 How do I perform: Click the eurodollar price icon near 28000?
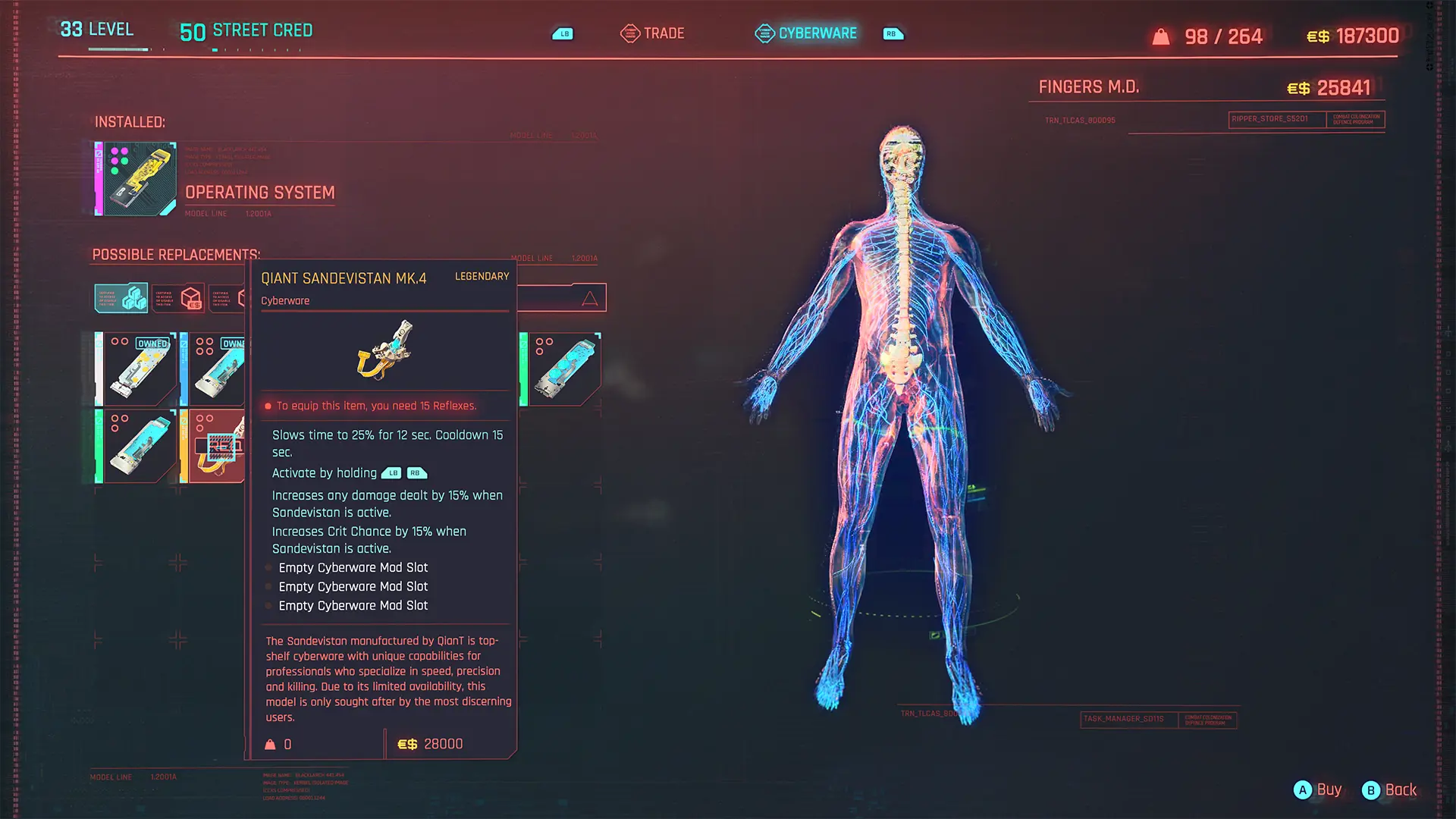pos(406,744)
